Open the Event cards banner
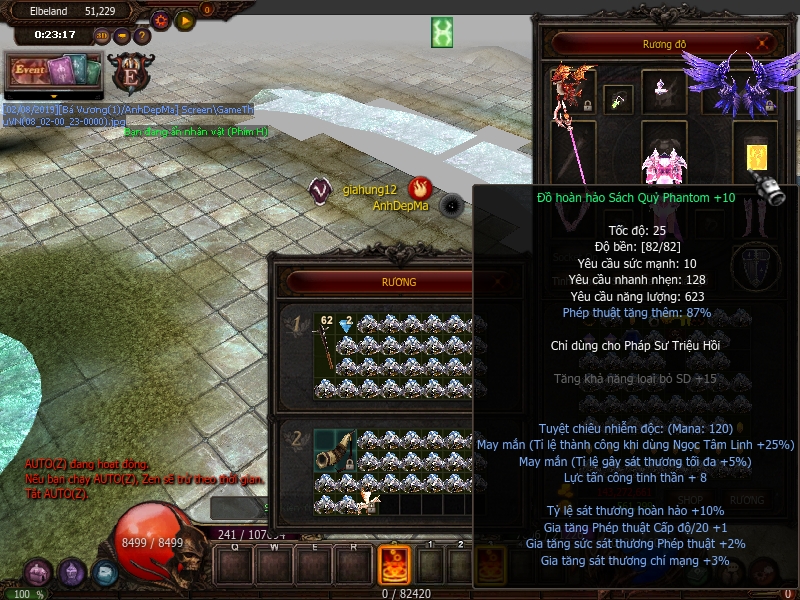The width and height of the screenshot is (800, 600). pyautogui.click(x=55, y=72)
